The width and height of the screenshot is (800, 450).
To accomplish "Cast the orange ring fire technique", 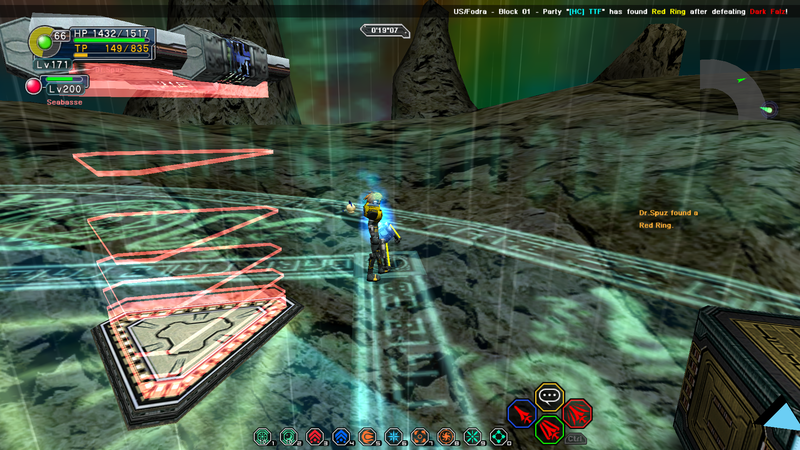I will [420, 436].
